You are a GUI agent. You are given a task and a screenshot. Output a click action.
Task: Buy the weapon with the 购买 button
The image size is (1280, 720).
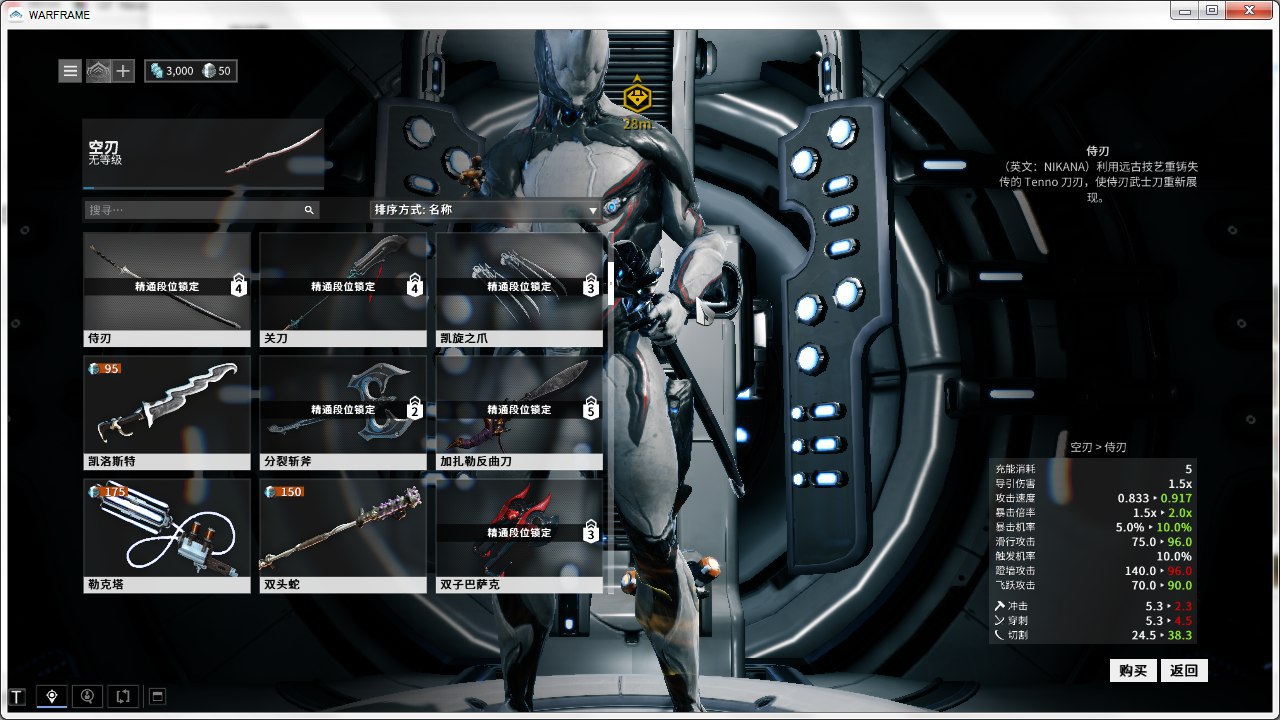(x=1134, y=670)
